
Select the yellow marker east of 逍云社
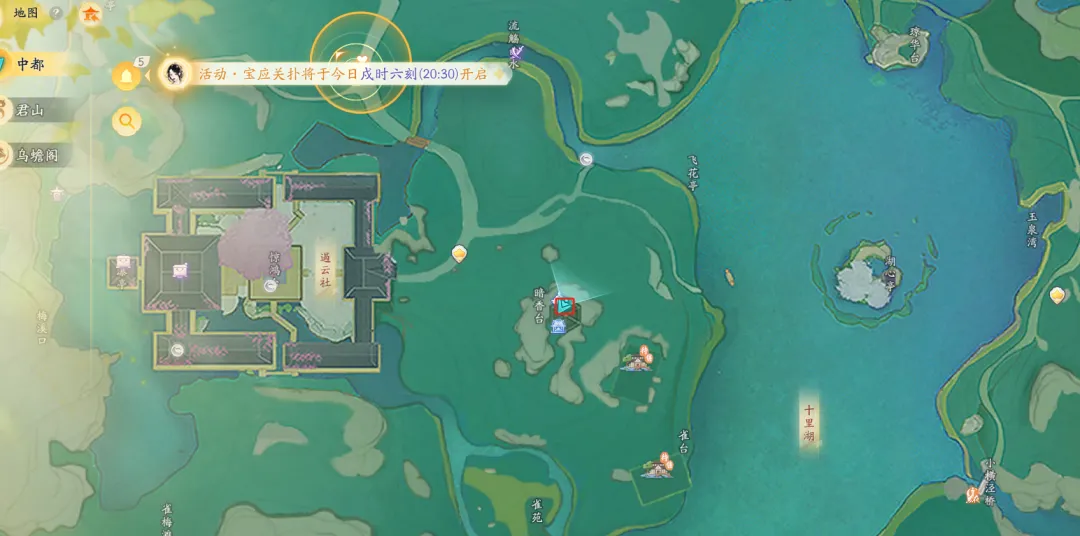459,254
